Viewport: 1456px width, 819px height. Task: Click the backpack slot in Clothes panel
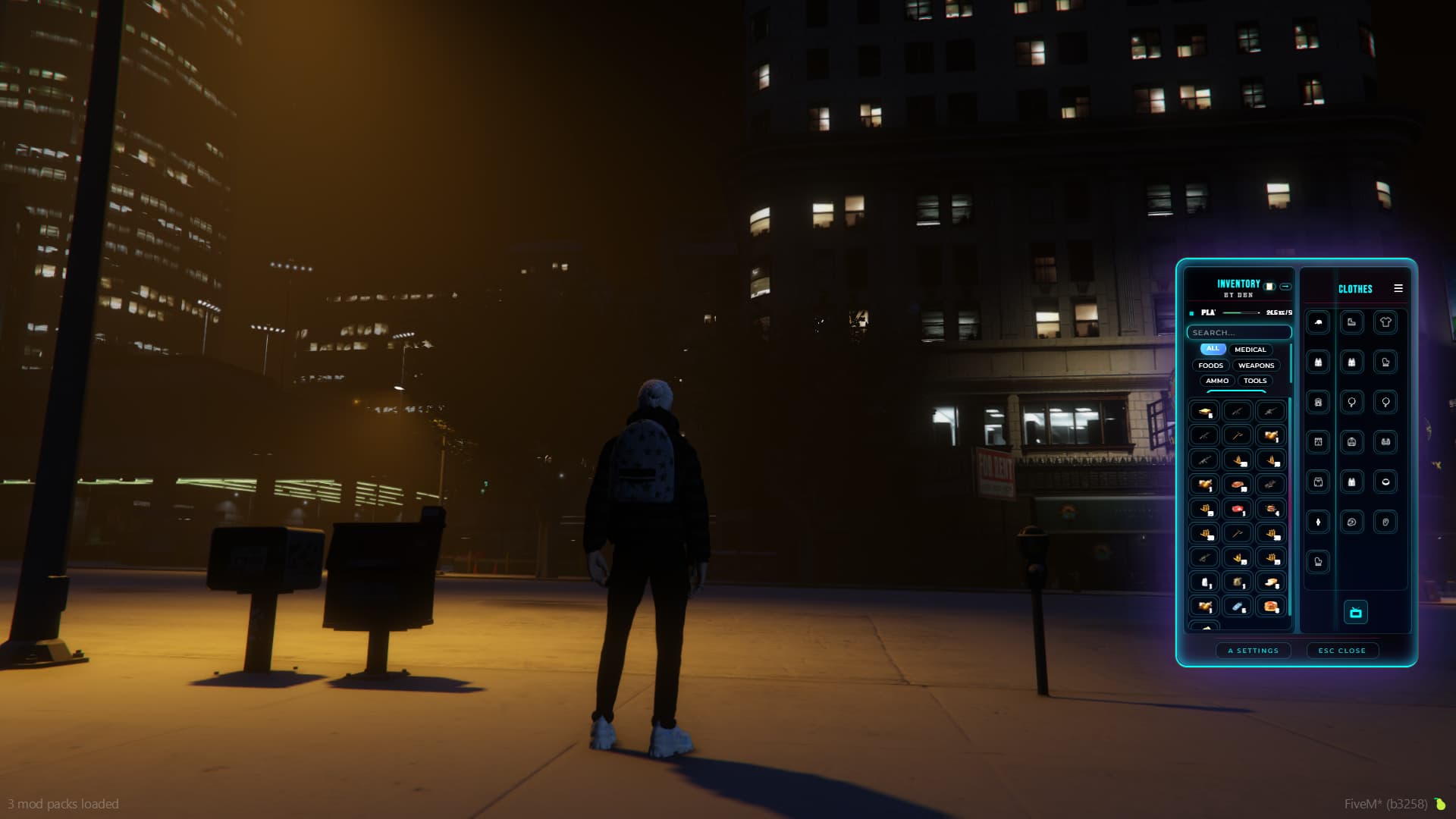tap(1317, 403)
